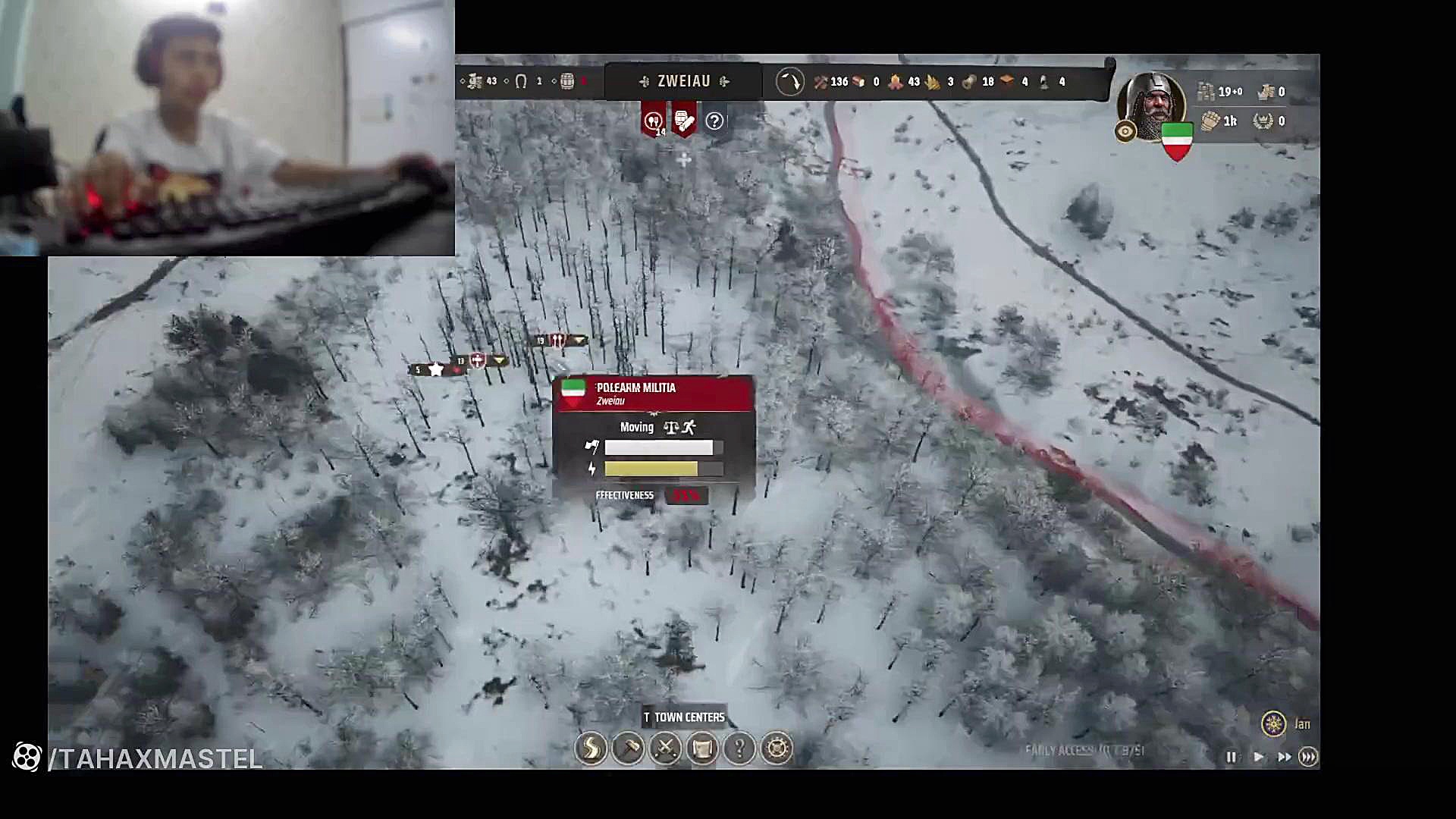
Task: Open the Zweiau town name banner
Action: pos(683,81)
